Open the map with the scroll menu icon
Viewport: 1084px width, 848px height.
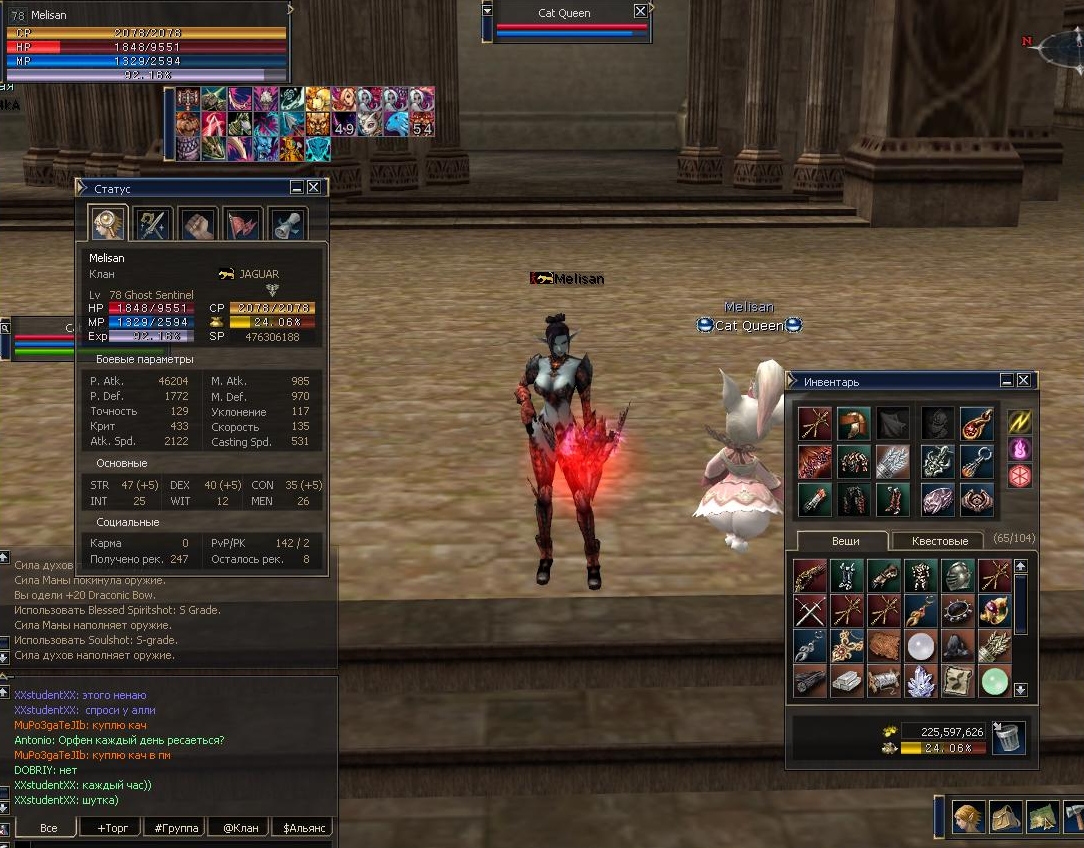[1042, 817]
